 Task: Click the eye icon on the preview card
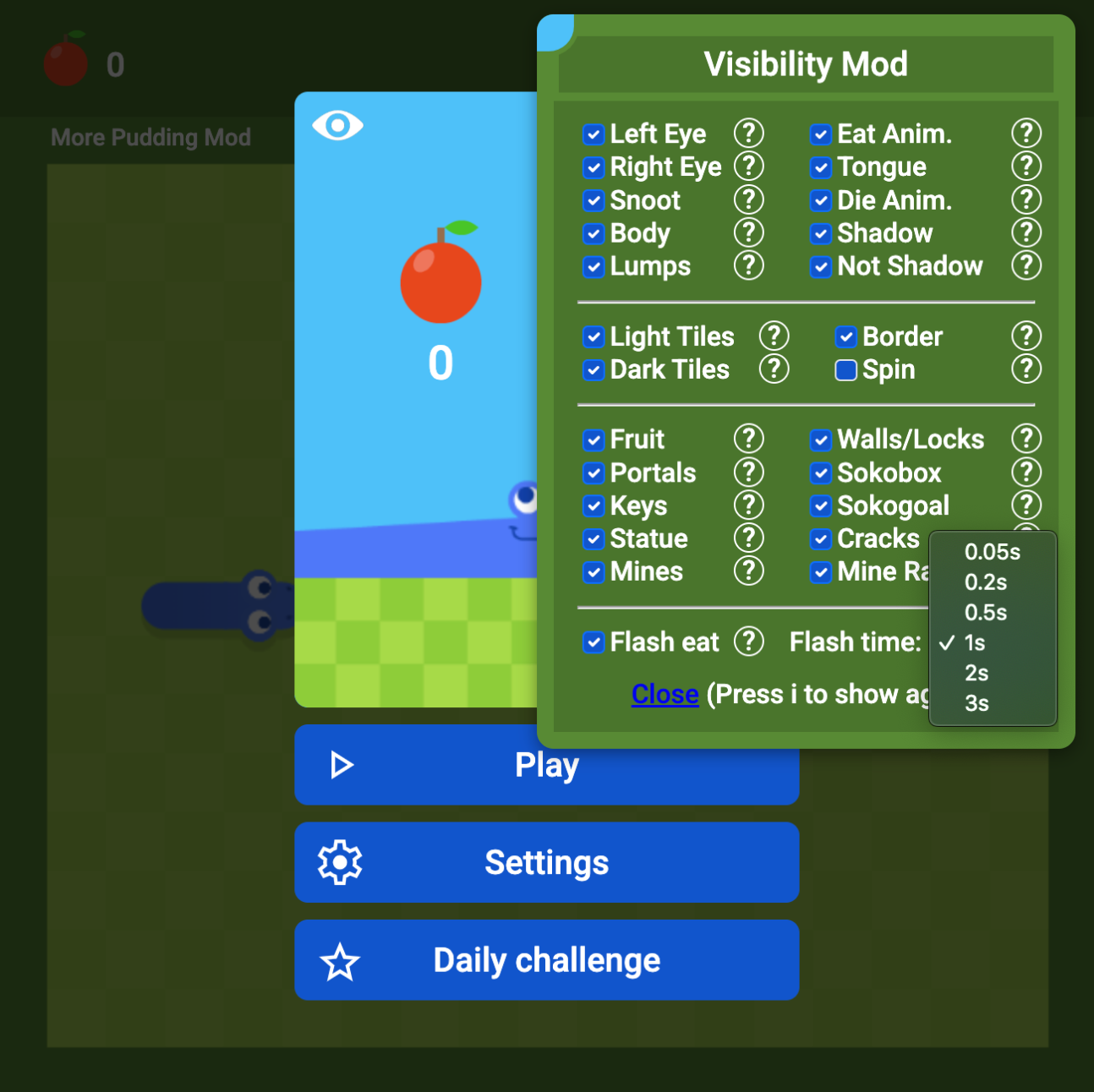click(x=337, y=125)
